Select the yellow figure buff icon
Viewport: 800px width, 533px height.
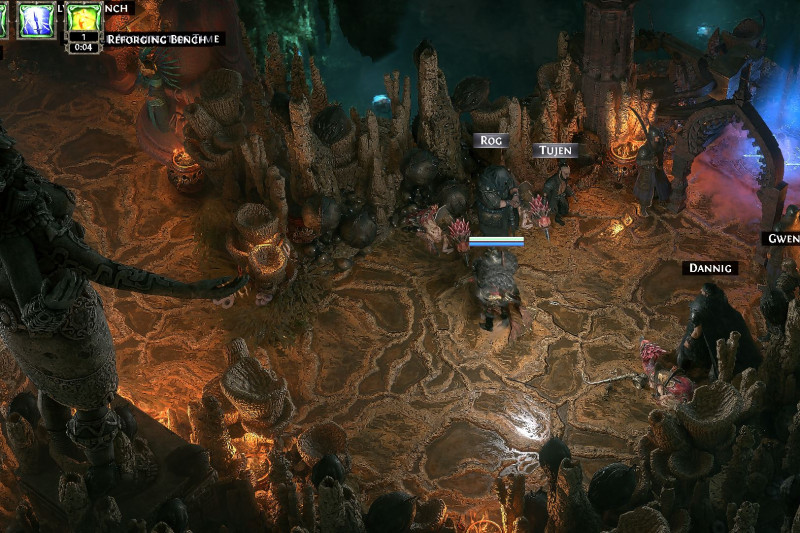click(84, 17)
